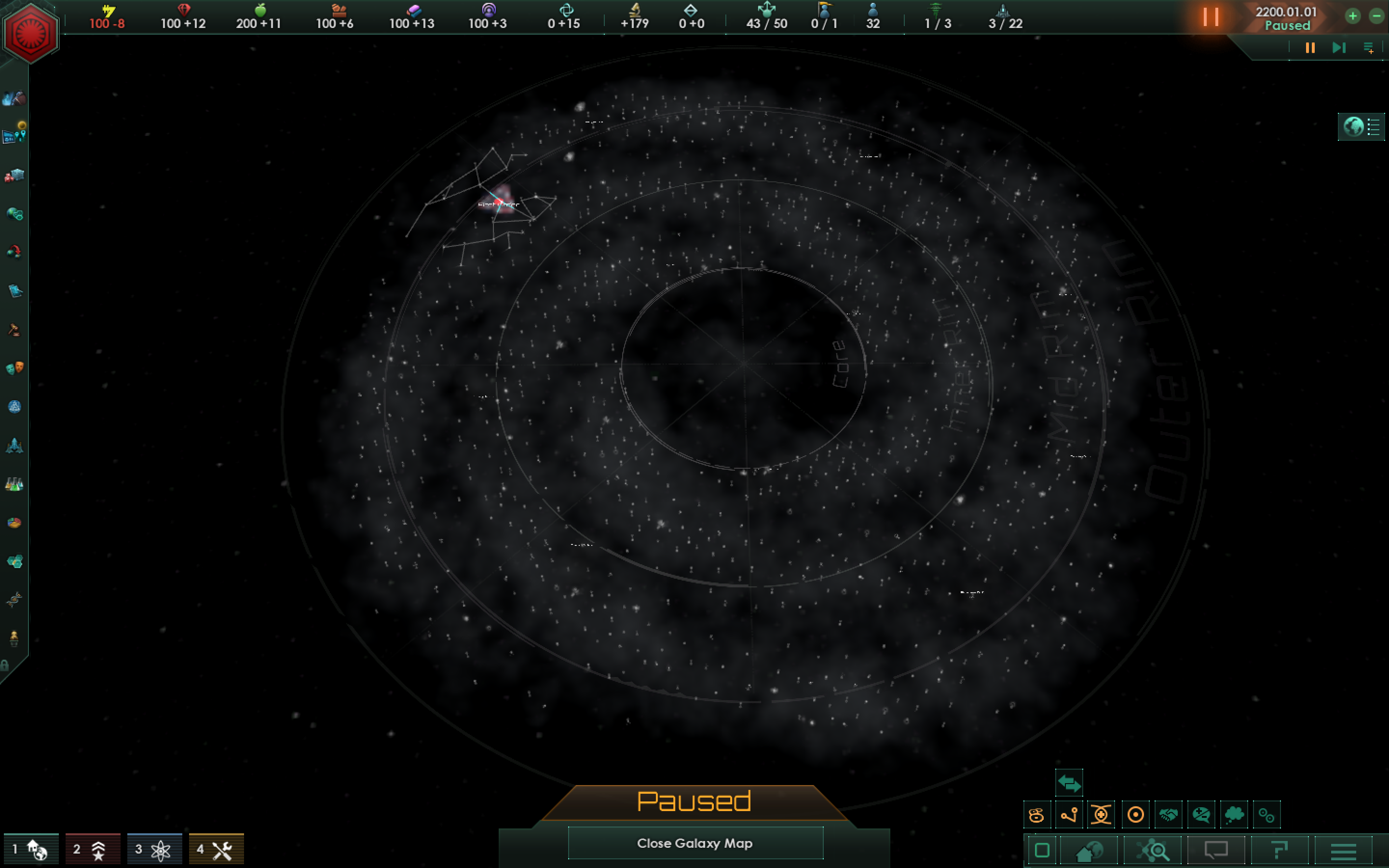Viewport: 1389px width, 868px height.
Task: Click the Close Galaxy Map button
Action: coord(695,843)
